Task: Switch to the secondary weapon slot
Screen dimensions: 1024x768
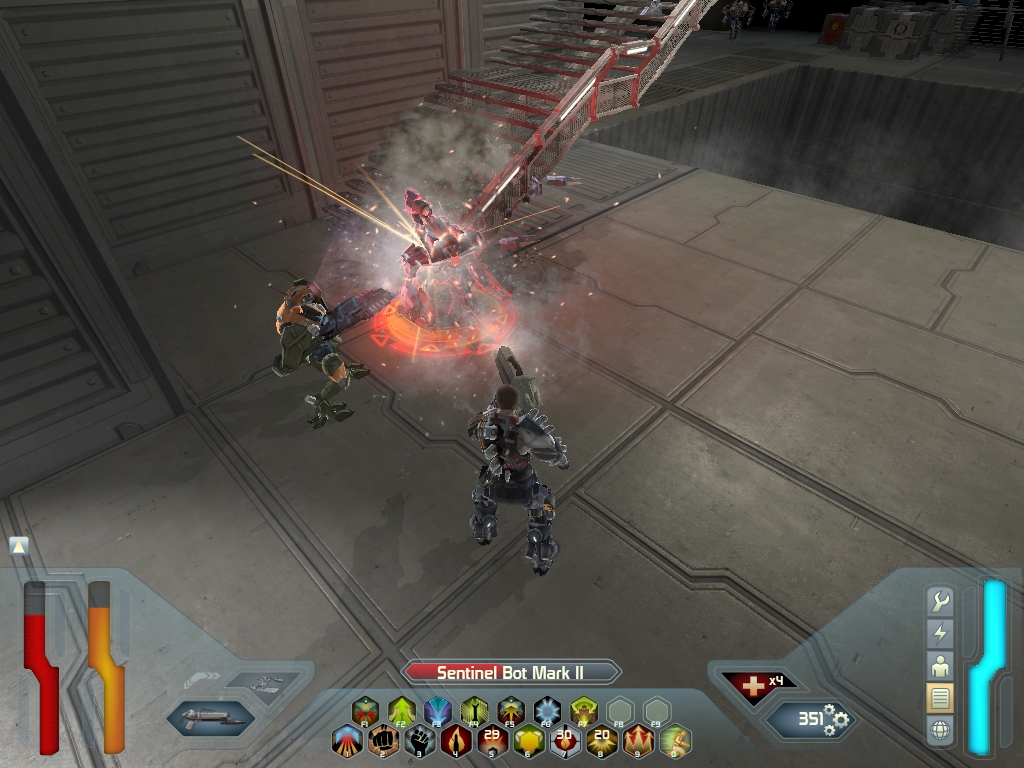Action: pyautogui.click(x=261, y=684)
